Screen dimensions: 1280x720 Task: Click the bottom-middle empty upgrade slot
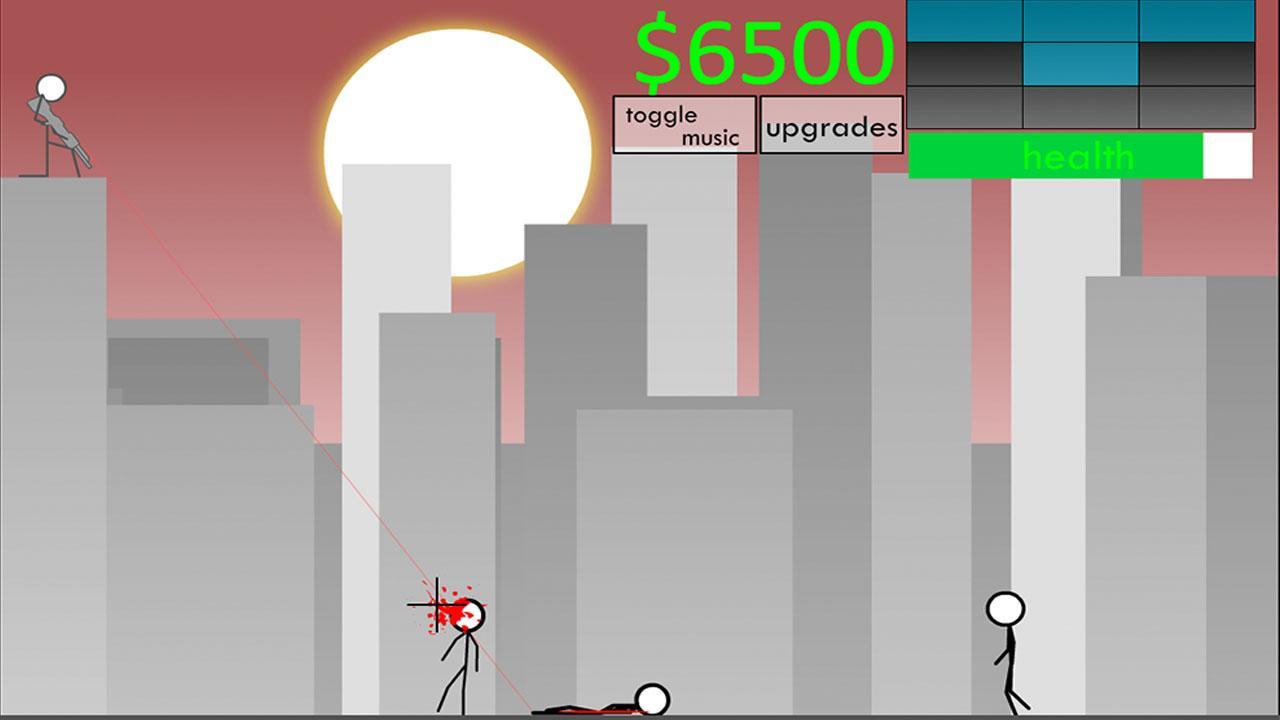point(1080,106)
